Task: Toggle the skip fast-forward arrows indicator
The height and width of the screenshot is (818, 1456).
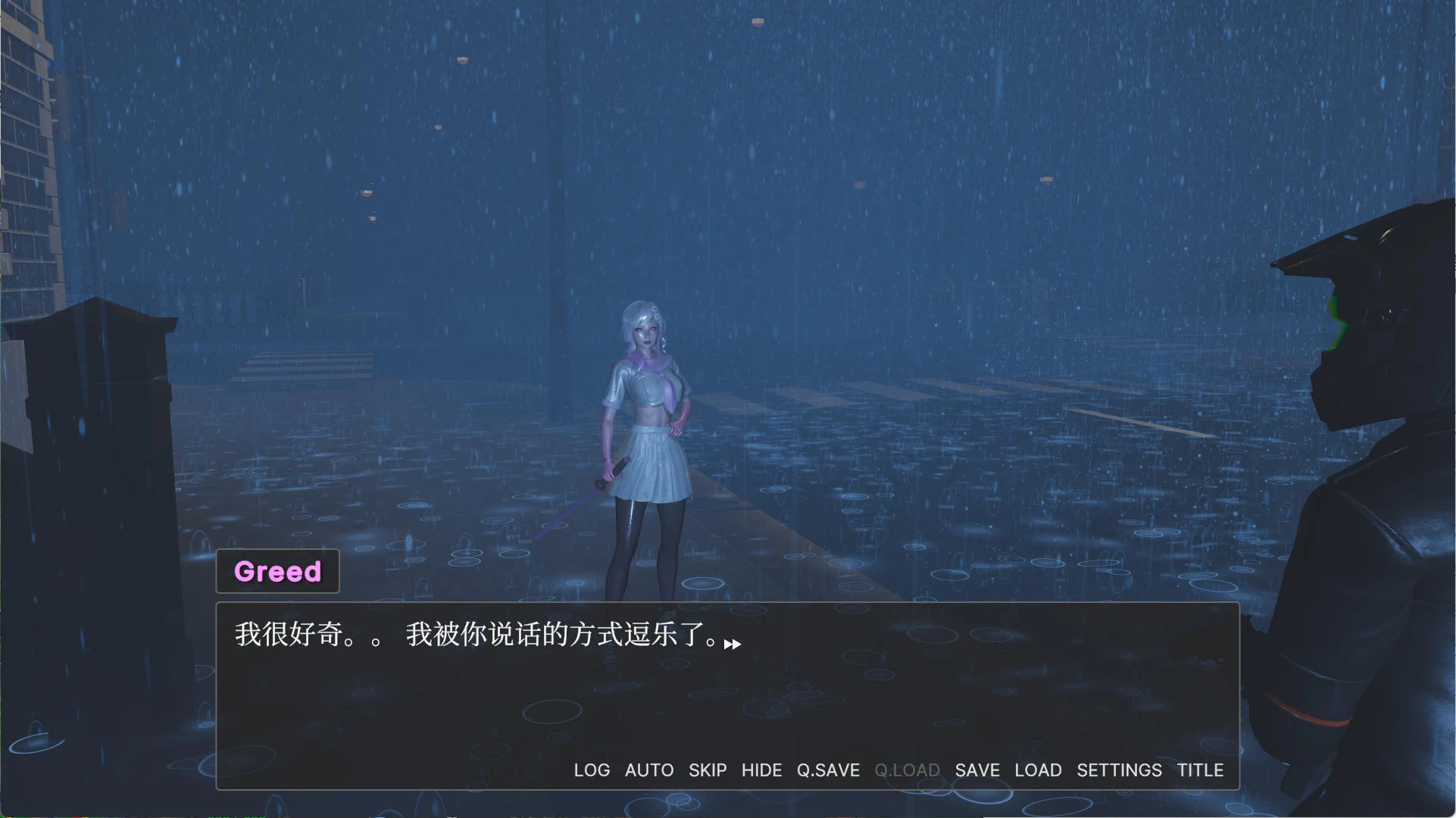Action: pos(733,645)
